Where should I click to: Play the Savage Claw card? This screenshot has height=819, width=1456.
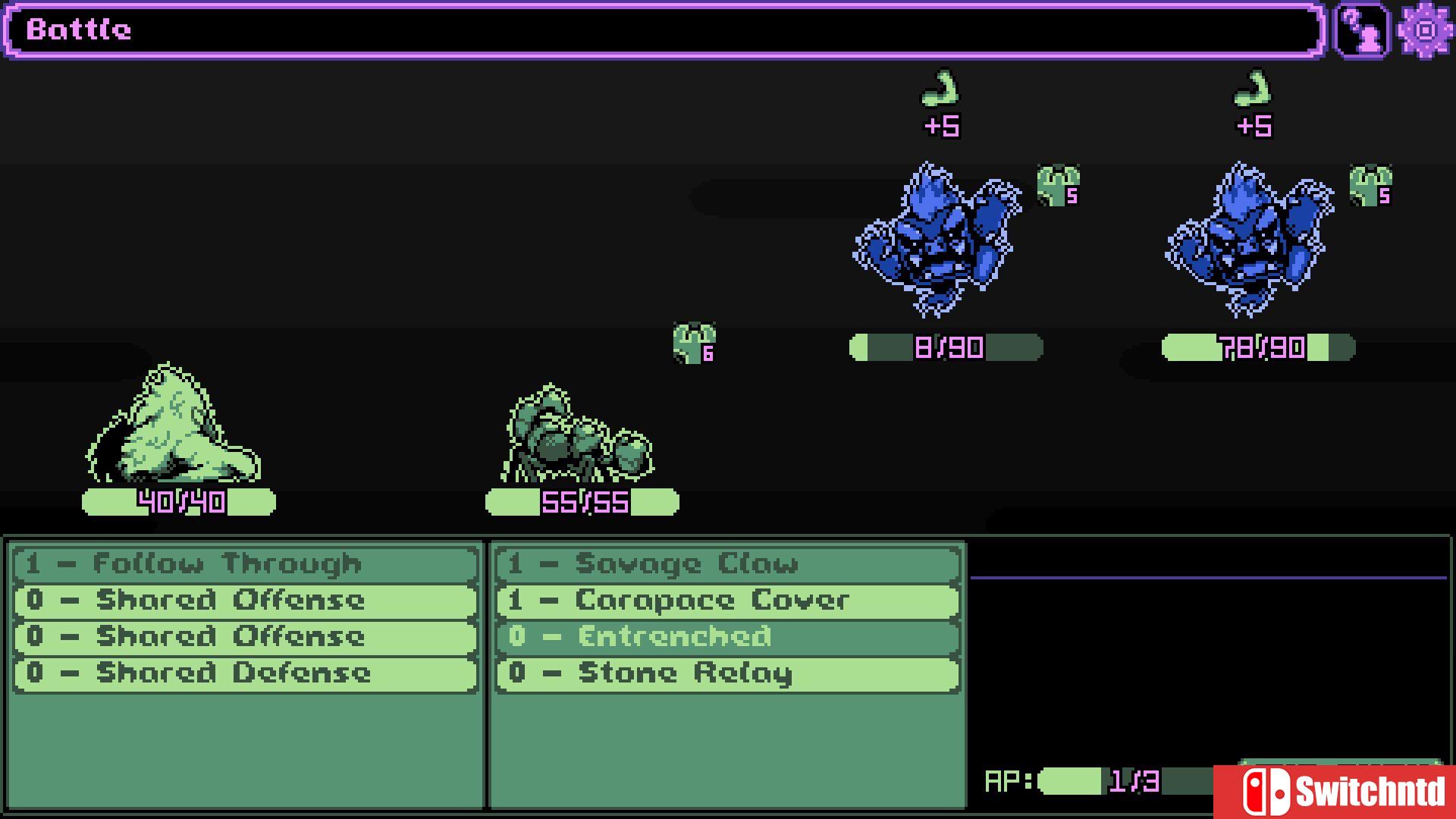pos(728,564)
